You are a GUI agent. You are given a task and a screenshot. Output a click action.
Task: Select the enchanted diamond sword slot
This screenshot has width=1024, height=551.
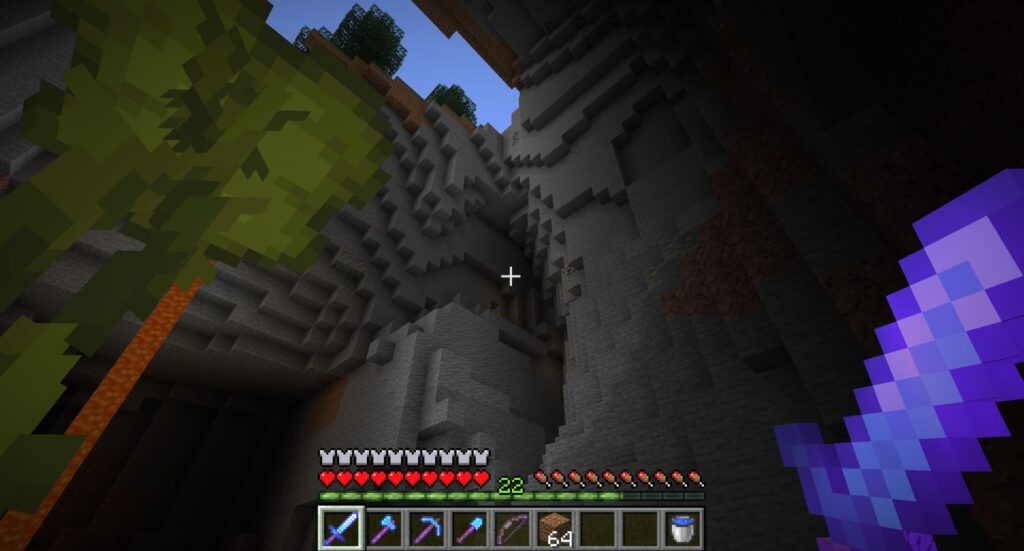point(339,527)
